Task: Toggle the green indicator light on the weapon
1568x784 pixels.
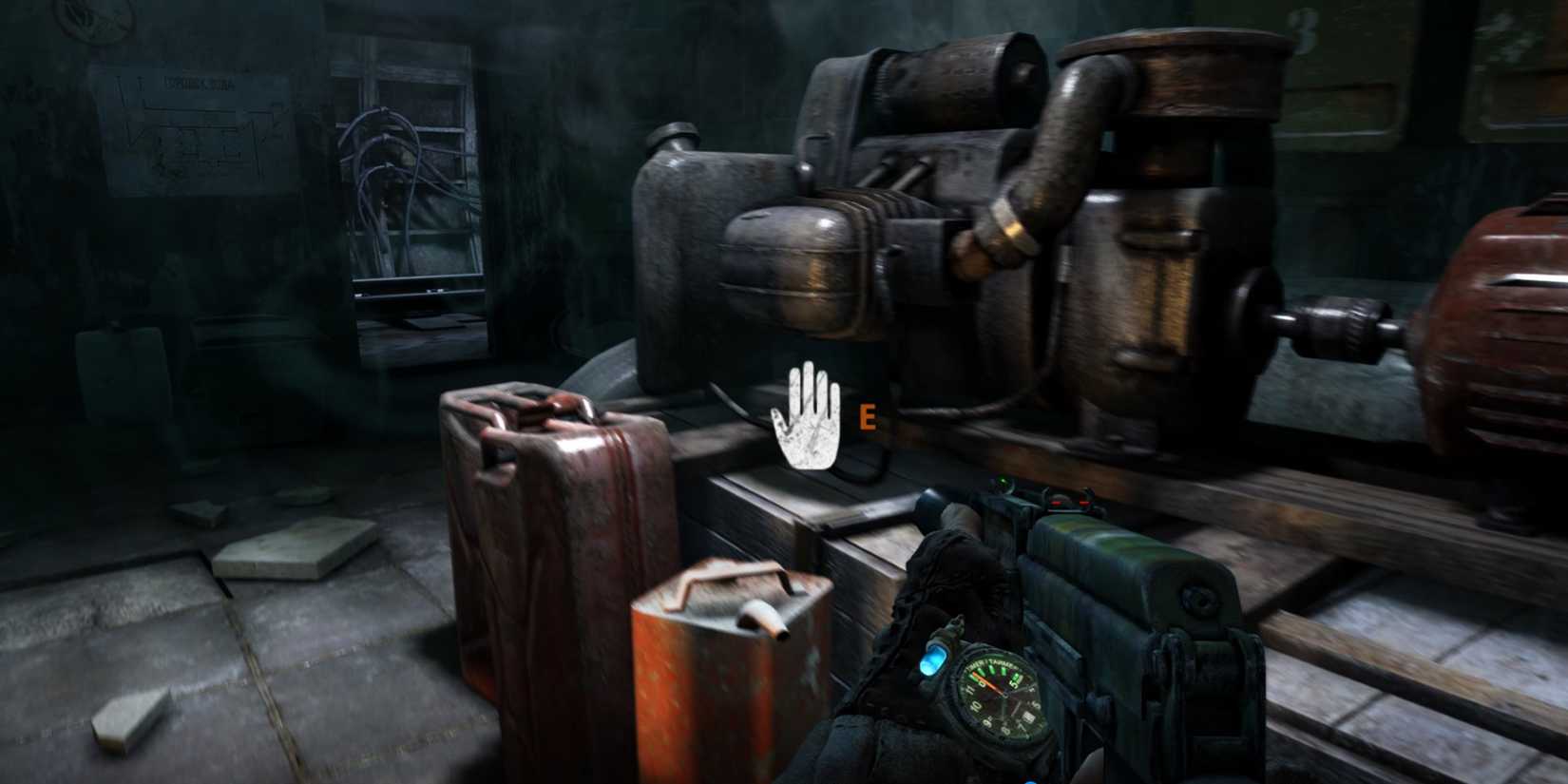Action: click(x=1003, y=481)
